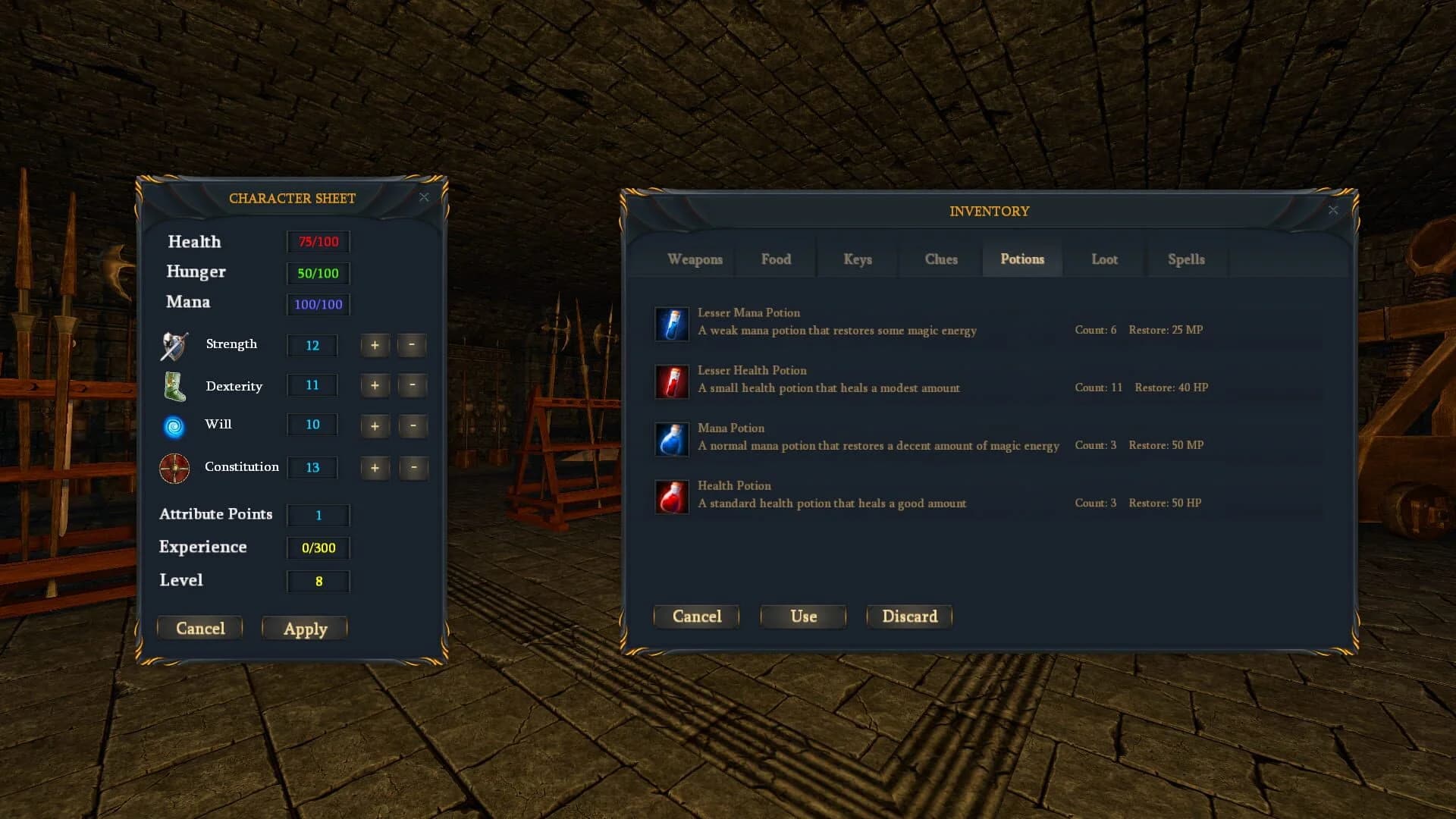The image size is (1456, 819).
Task: Switch to the Food tab
Action: pyautogui.click(x=776, y=259)
